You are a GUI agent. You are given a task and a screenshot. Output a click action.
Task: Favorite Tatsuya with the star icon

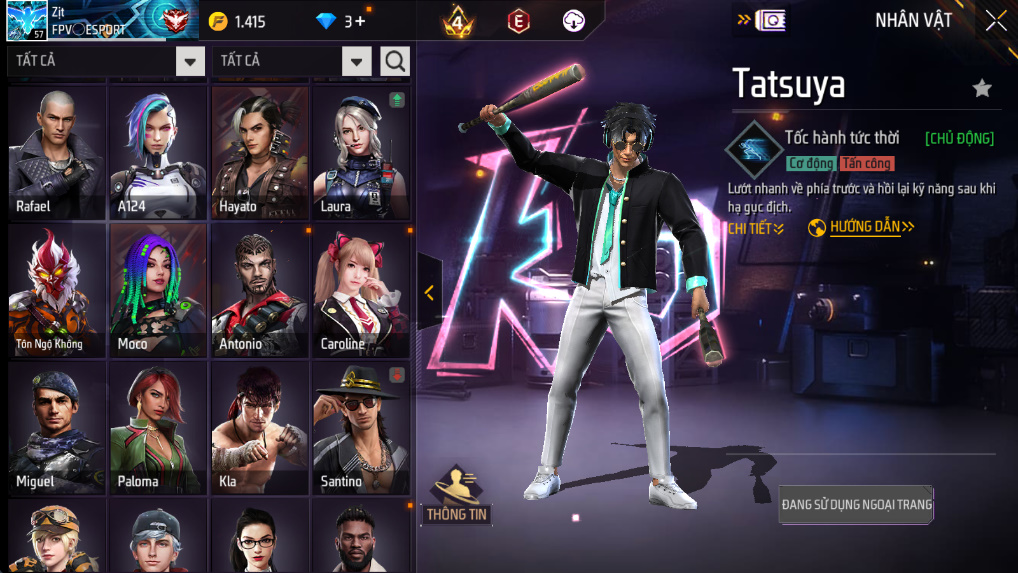click(x=982, y=89)
